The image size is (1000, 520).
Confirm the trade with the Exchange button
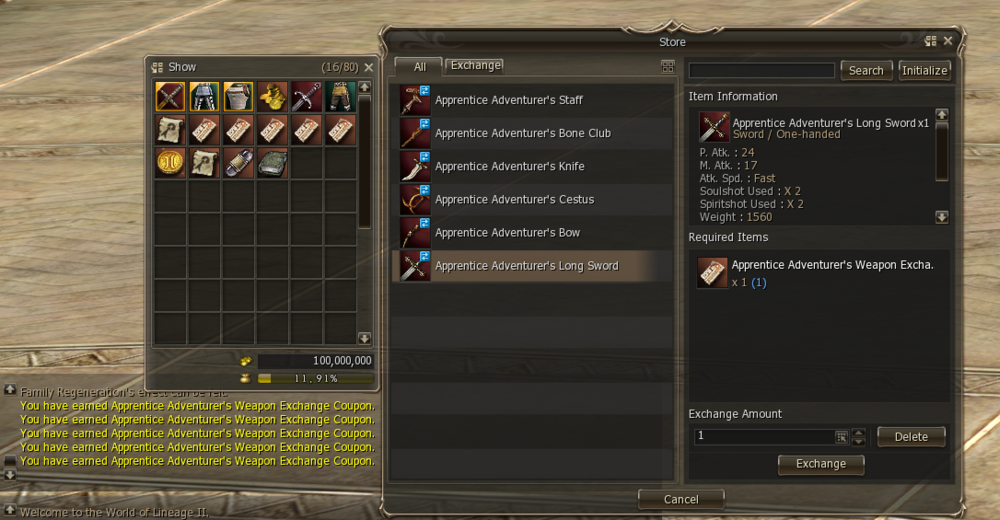pos(821,464)
